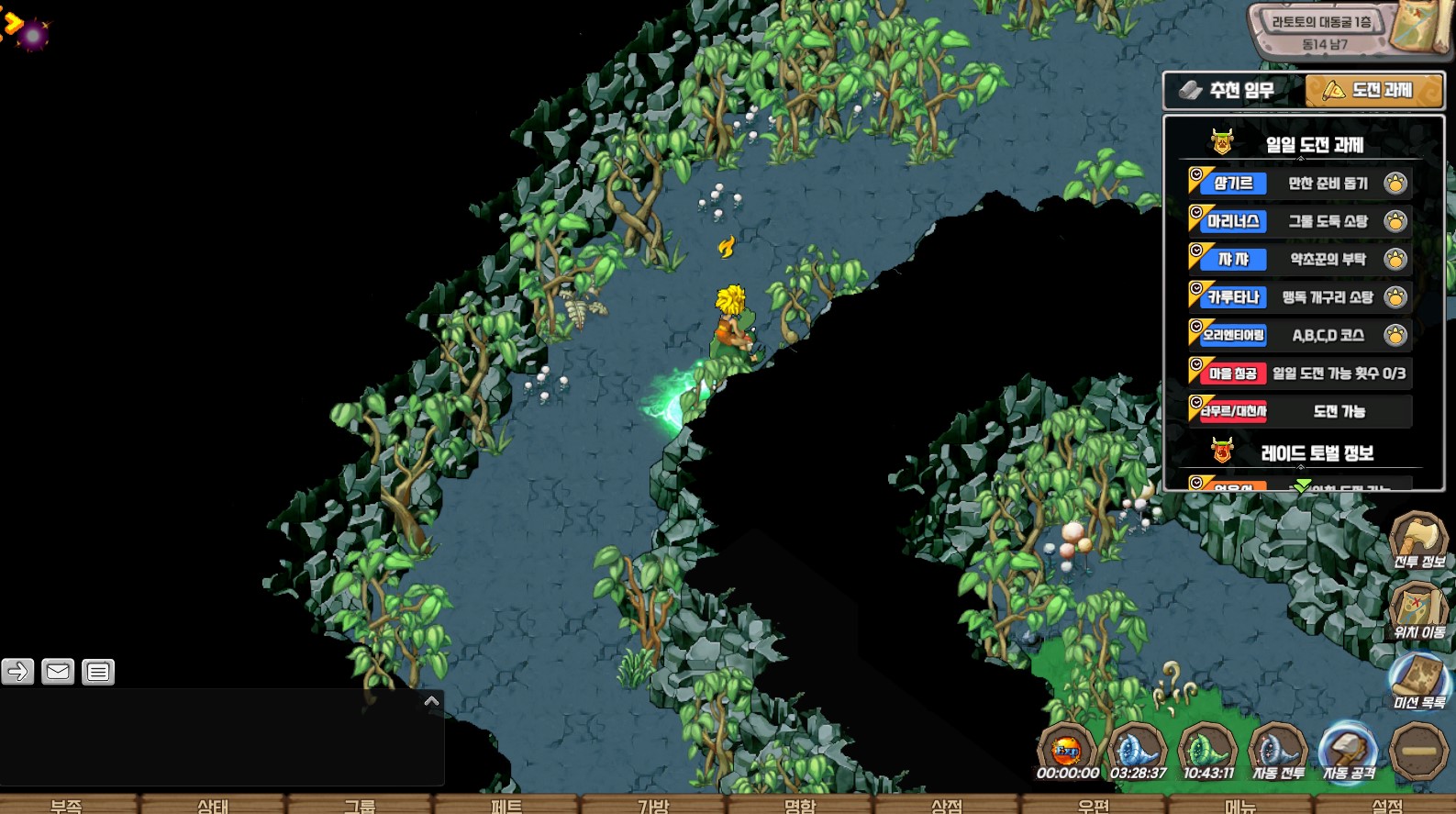
Task: Open the cave map scroll icon
Action: click(x=1417, y=28)
